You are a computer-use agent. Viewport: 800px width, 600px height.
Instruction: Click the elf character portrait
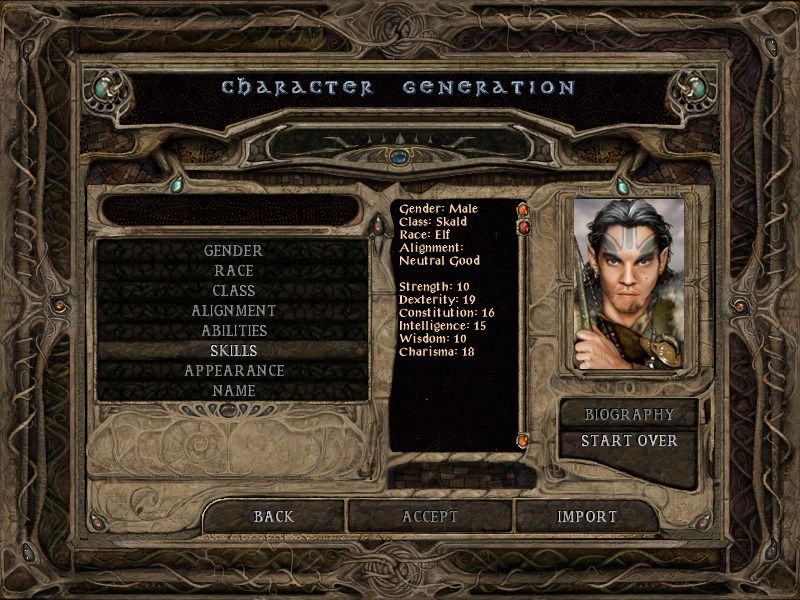[629, 283]
